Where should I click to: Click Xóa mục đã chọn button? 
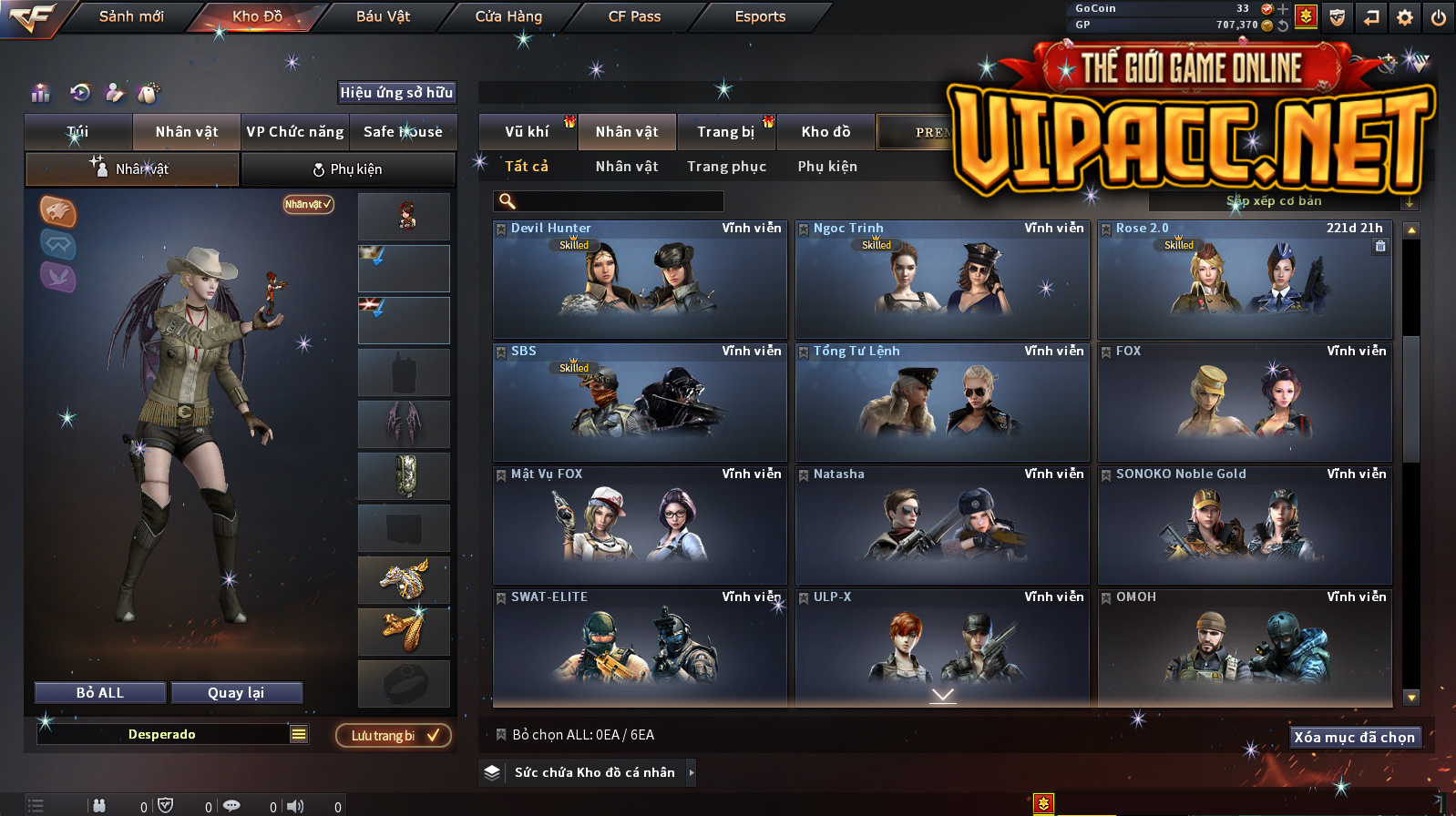point(1354,738)
